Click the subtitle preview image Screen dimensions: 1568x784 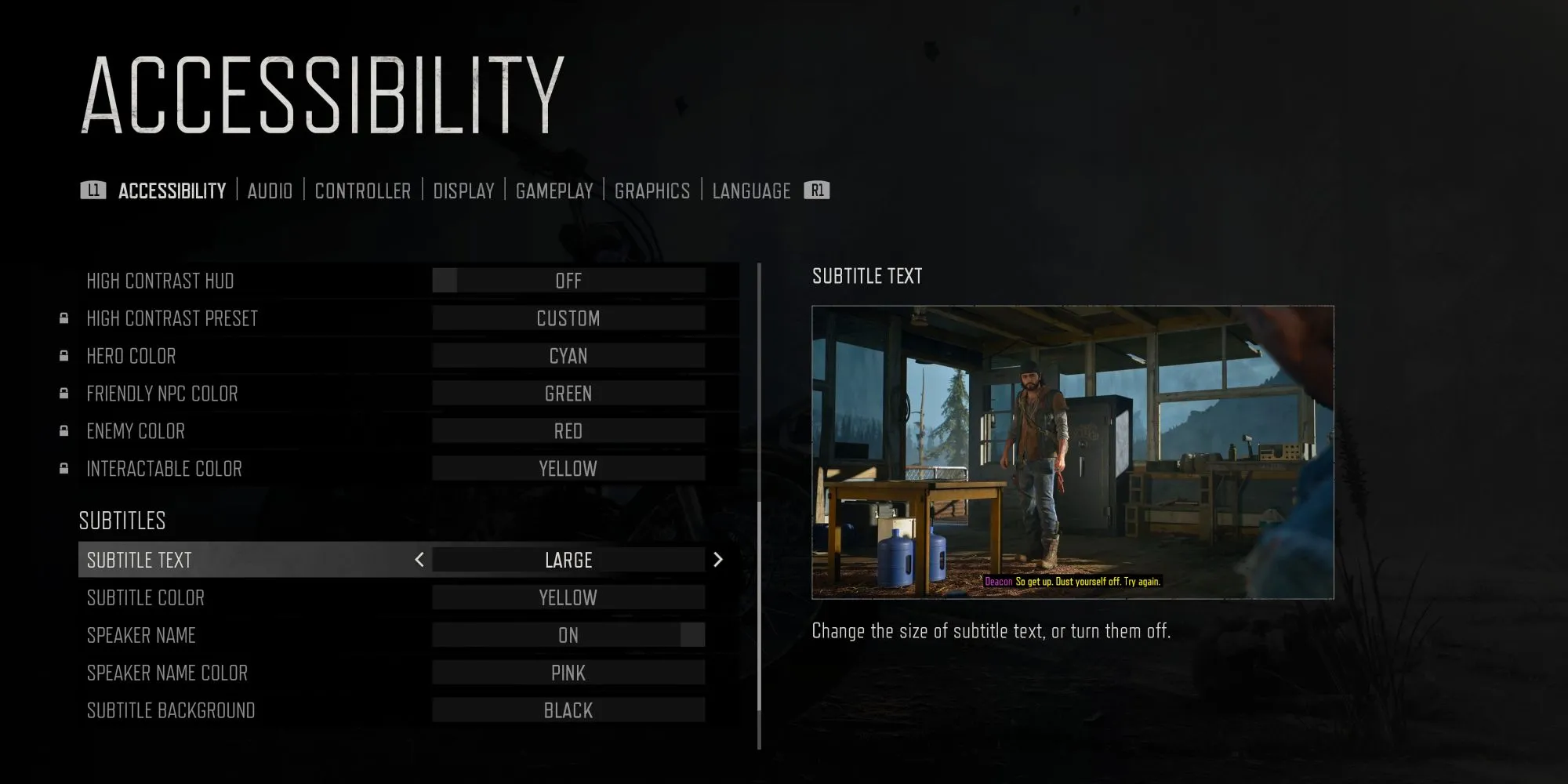point(1073,452)
